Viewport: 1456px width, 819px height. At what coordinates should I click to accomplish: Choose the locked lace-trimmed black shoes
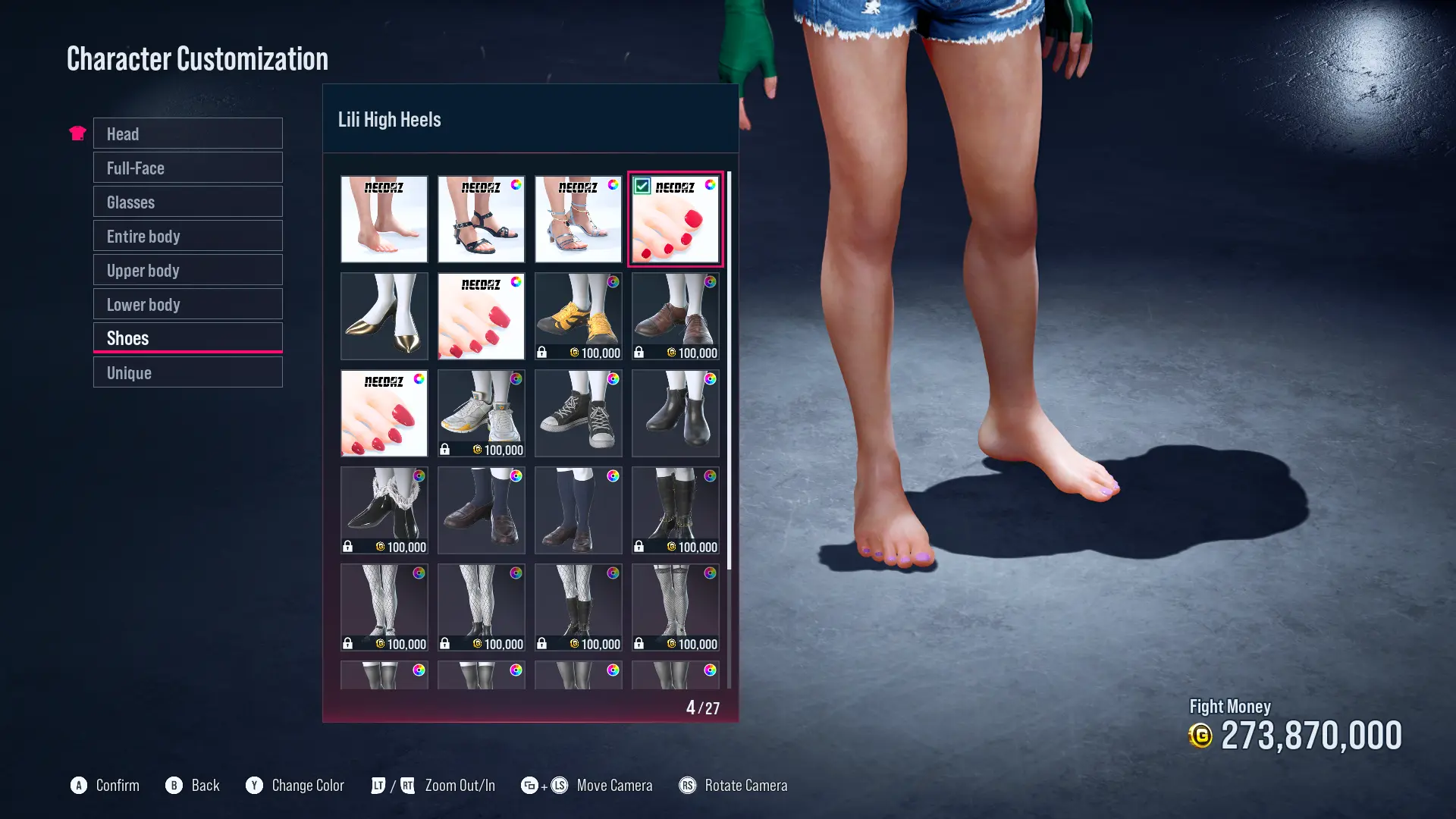pos(384,510)
